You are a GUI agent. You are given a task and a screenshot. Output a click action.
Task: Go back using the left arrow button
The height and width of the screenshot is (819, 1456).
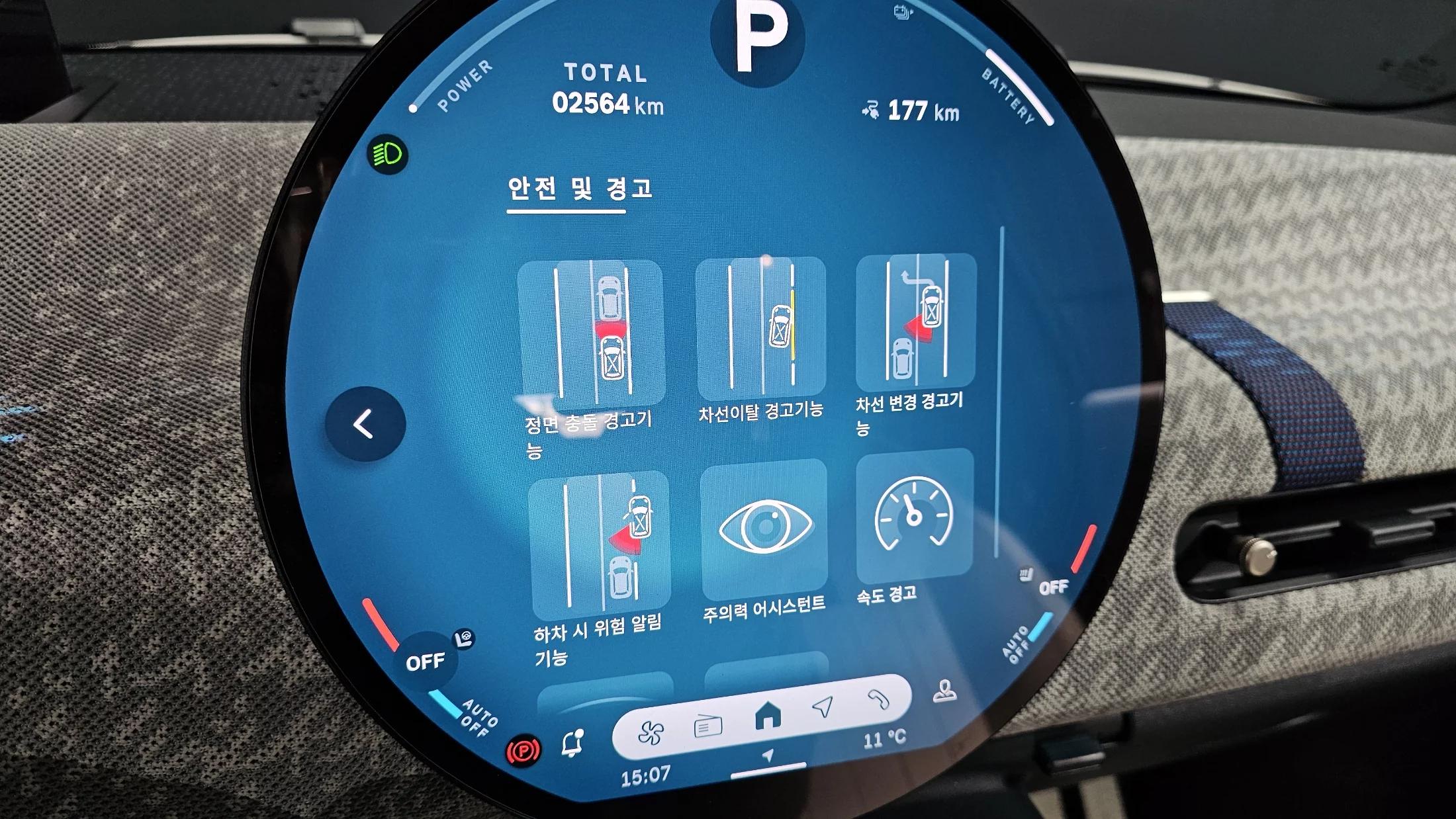coord(365,424)
